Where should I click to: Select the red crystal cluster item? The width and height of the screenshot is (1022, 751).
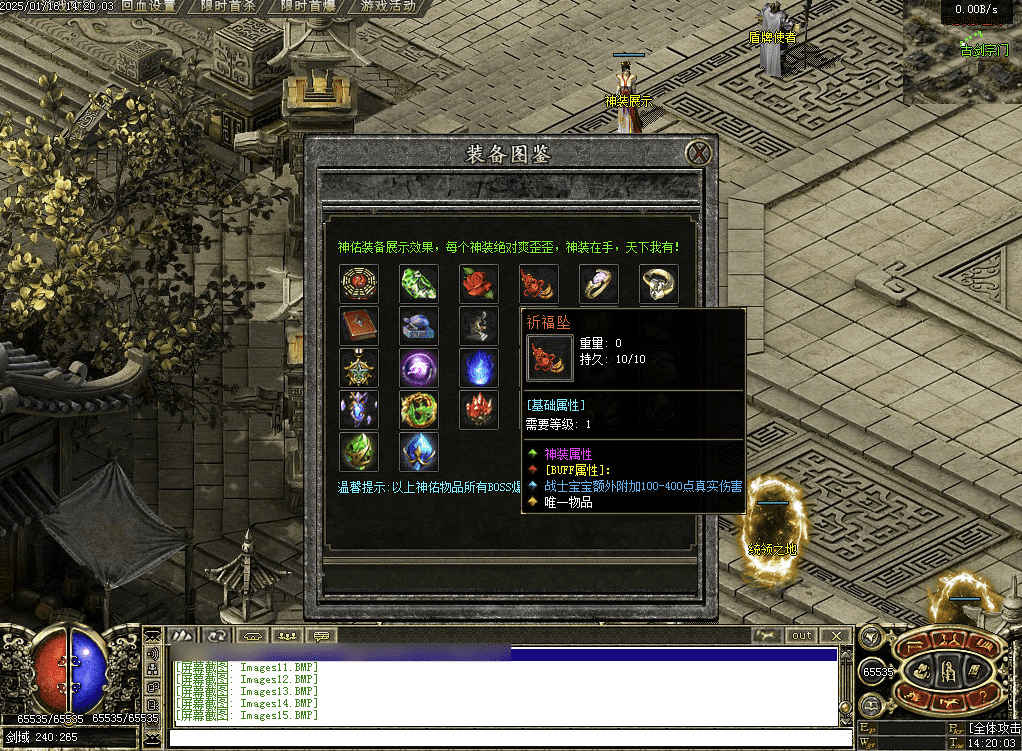pos(479,410)
